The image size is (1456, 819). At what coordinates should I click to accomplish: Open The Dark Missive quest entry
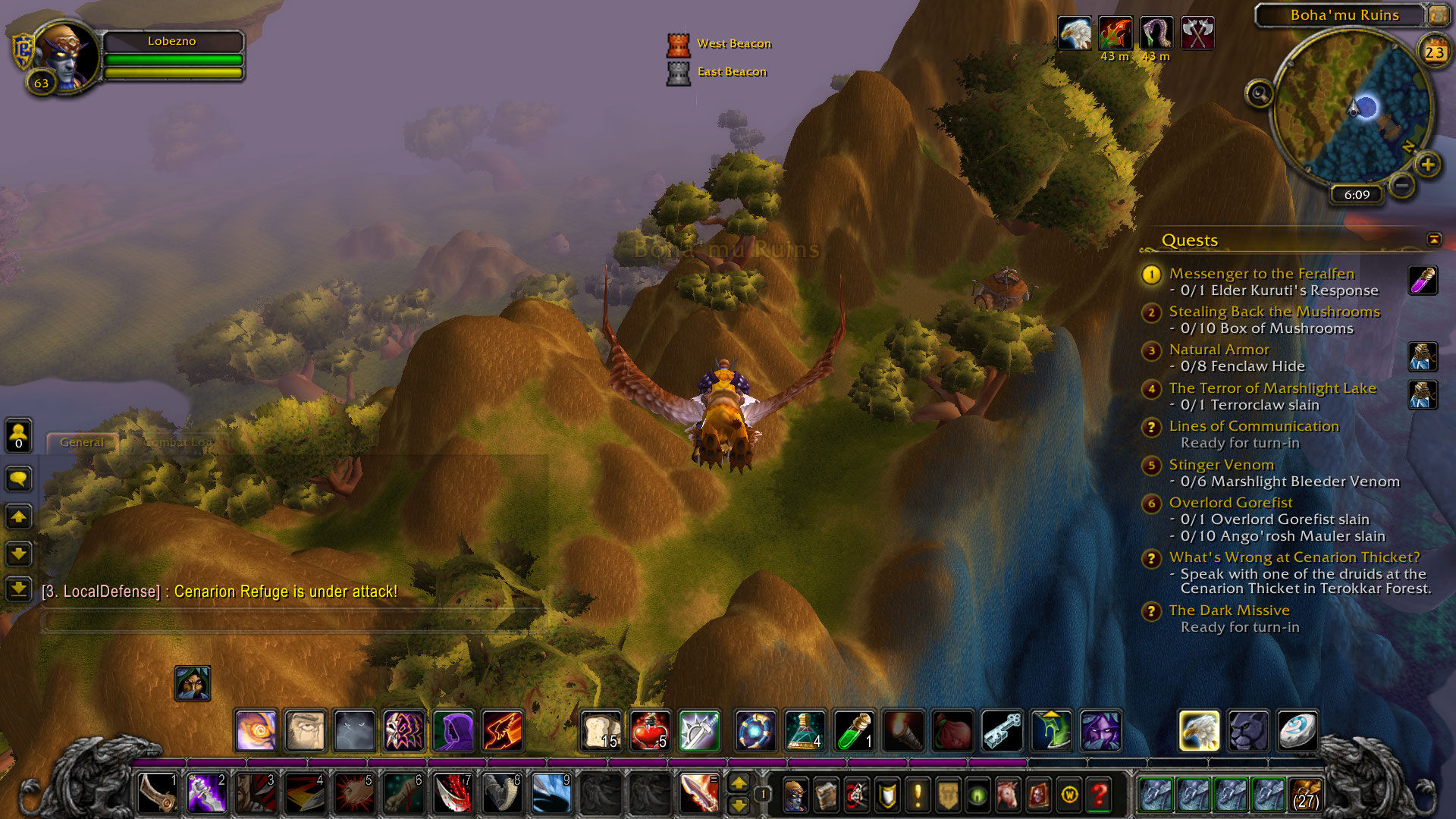click(x=1228, y=610)
